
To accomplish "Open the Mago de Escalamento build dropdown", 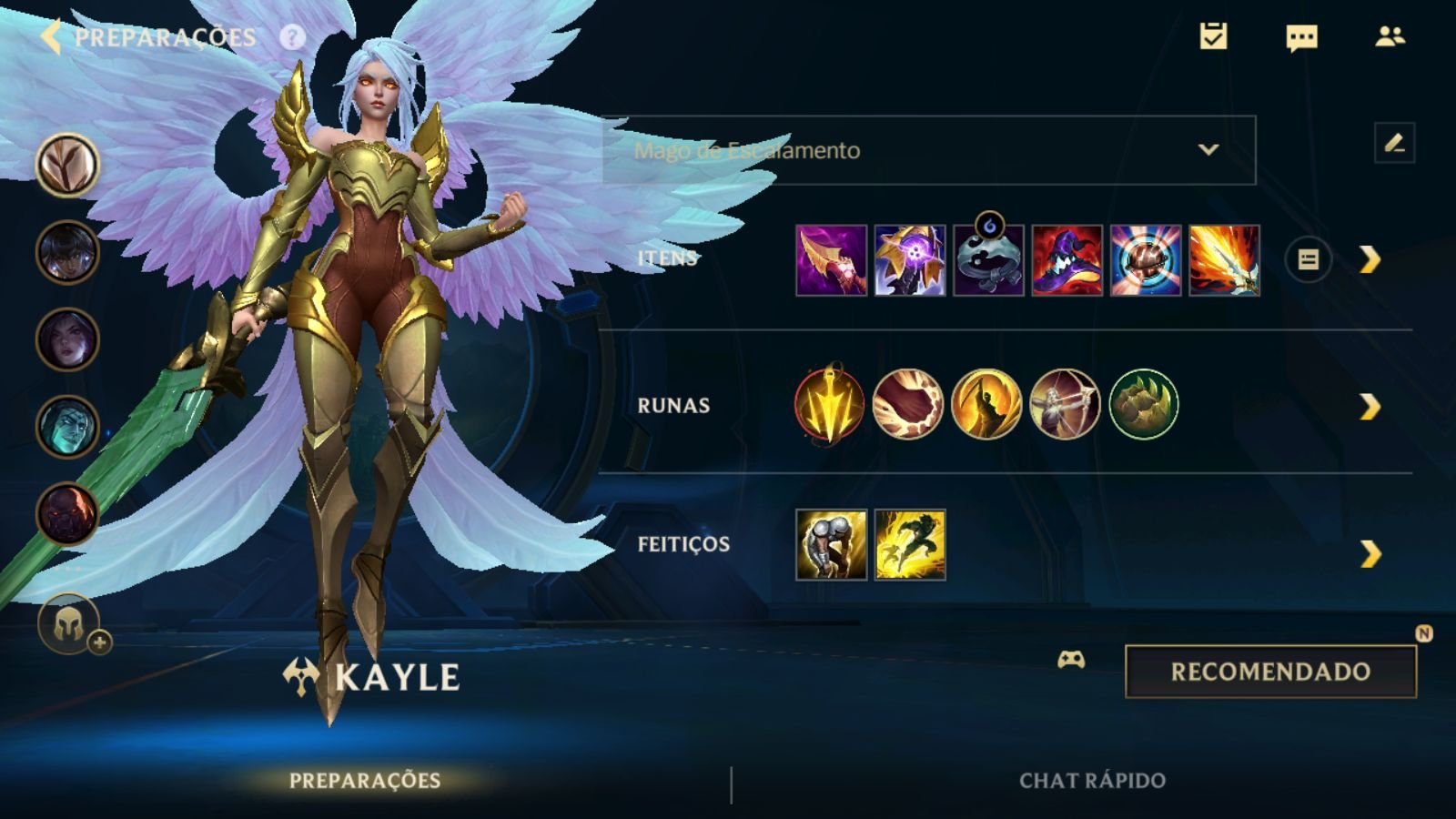I will tap(928, 150).
